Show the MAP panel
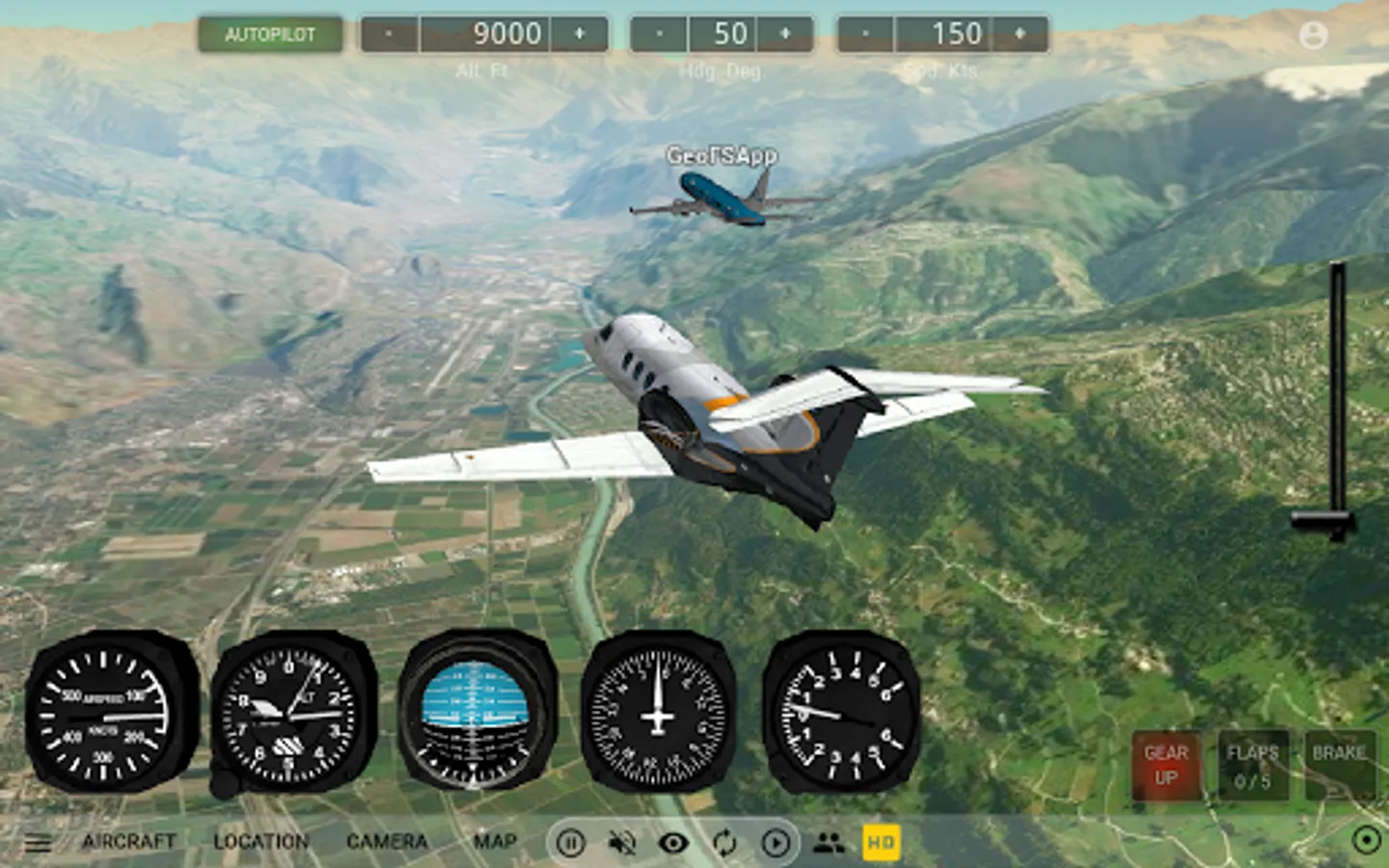This screenshot has width=1389, height=868. [495, 842]
